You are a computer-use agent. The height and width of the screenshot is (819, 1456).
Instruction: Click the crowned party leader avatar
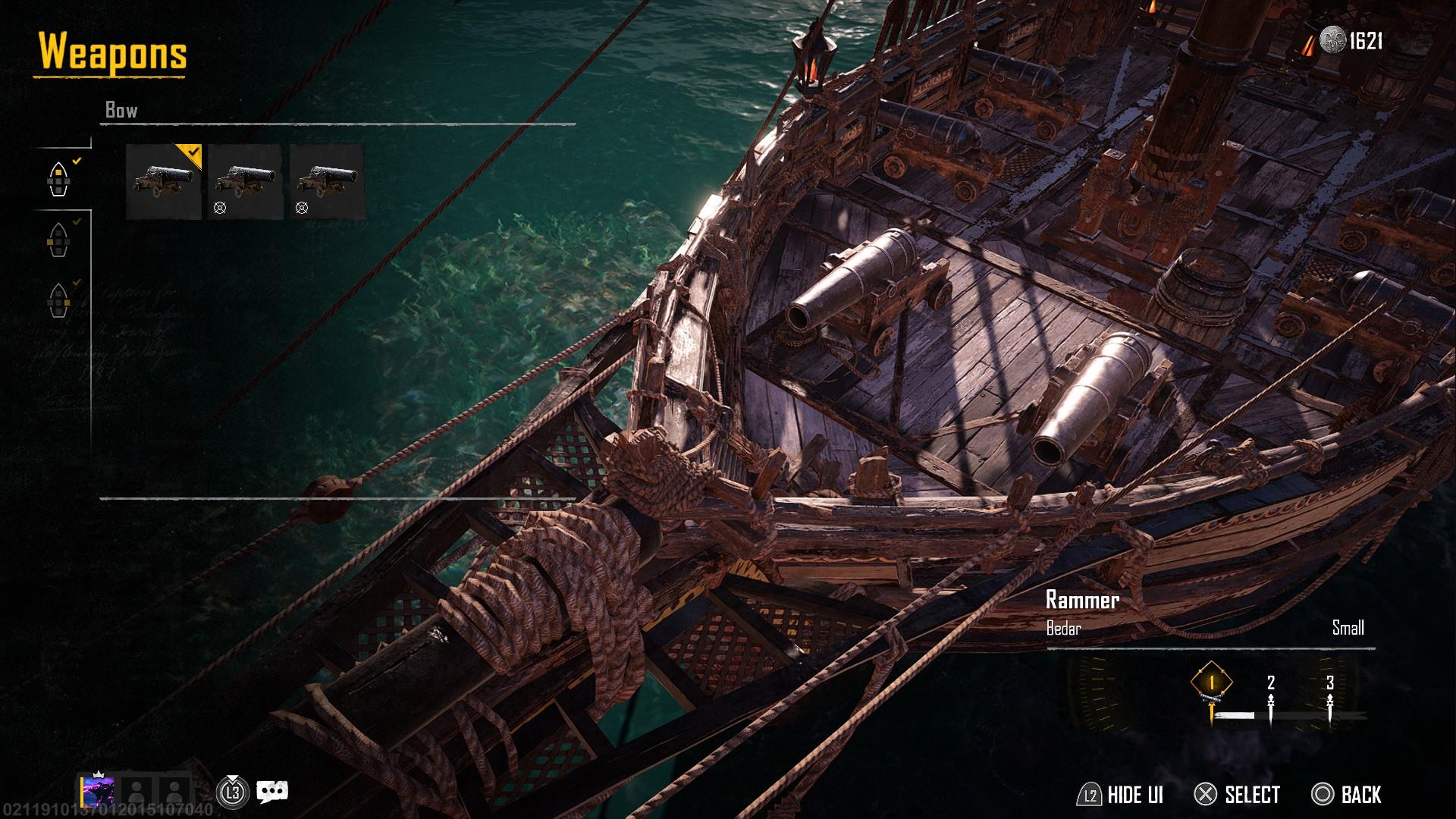click(99, 792)
